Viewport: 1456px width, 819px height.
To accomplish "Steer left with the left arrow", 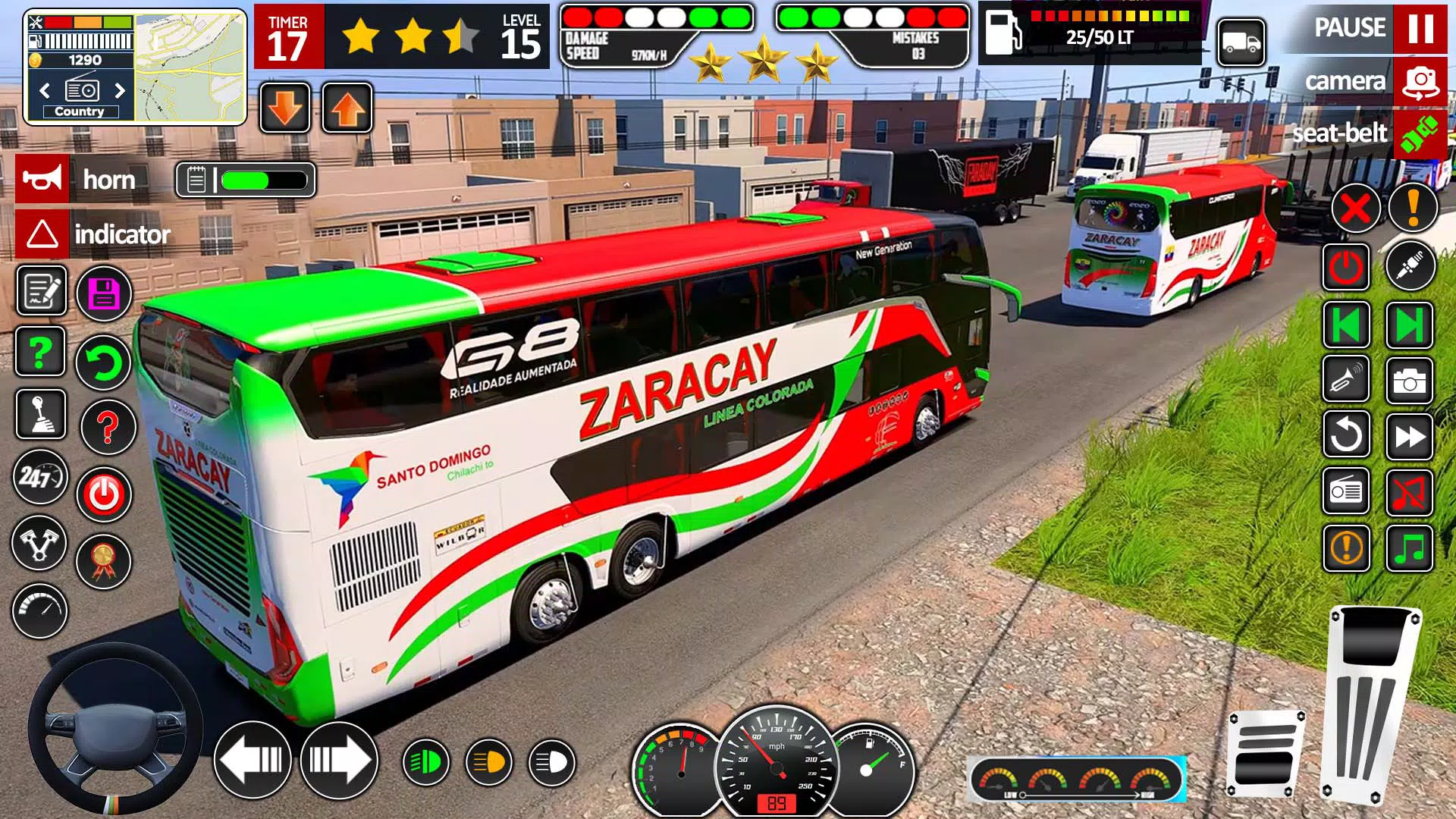I will pyautogui.click(x=253, y=760).
